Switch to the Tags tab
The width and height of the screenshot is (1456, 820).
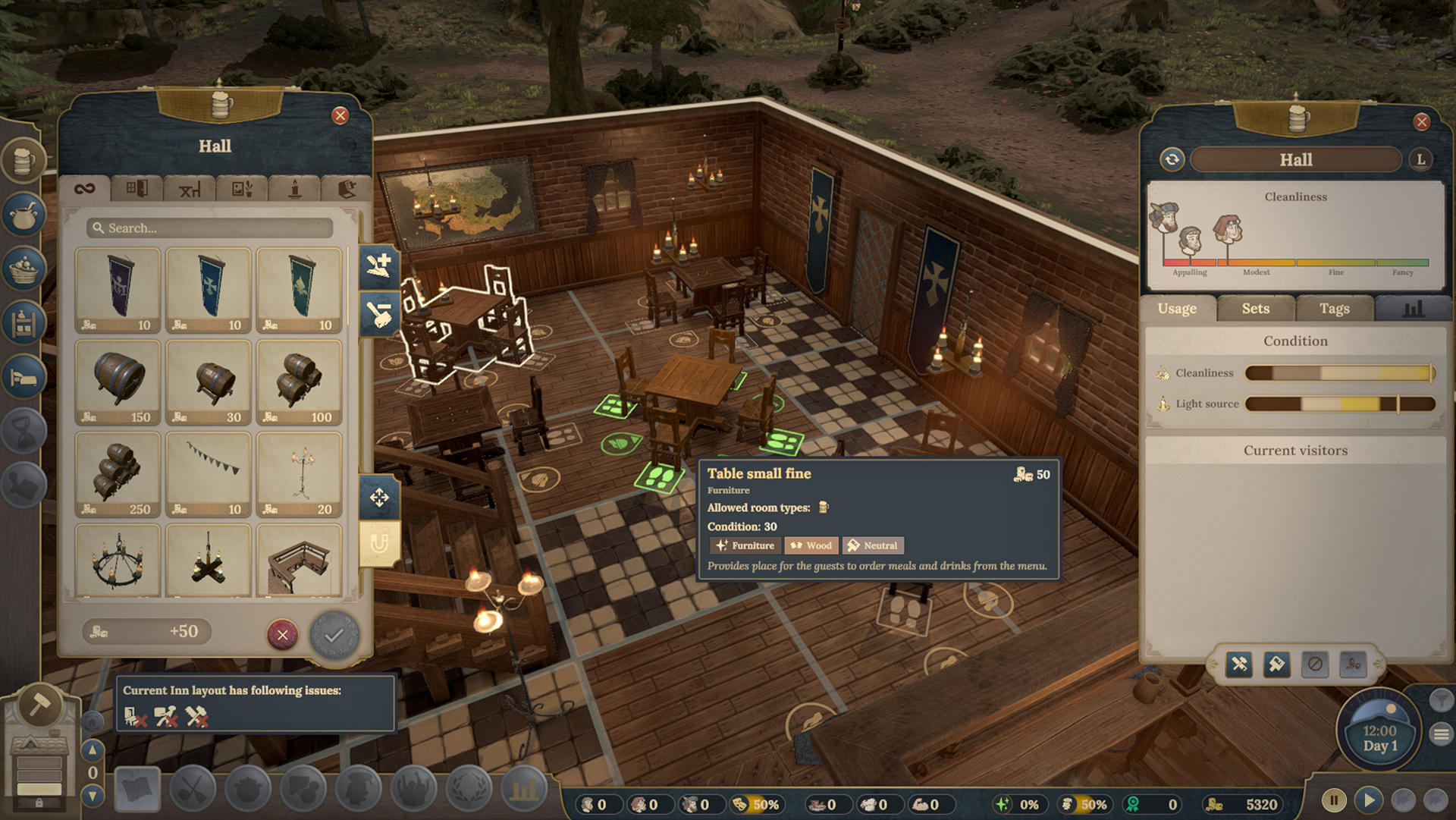[1335, 309]
